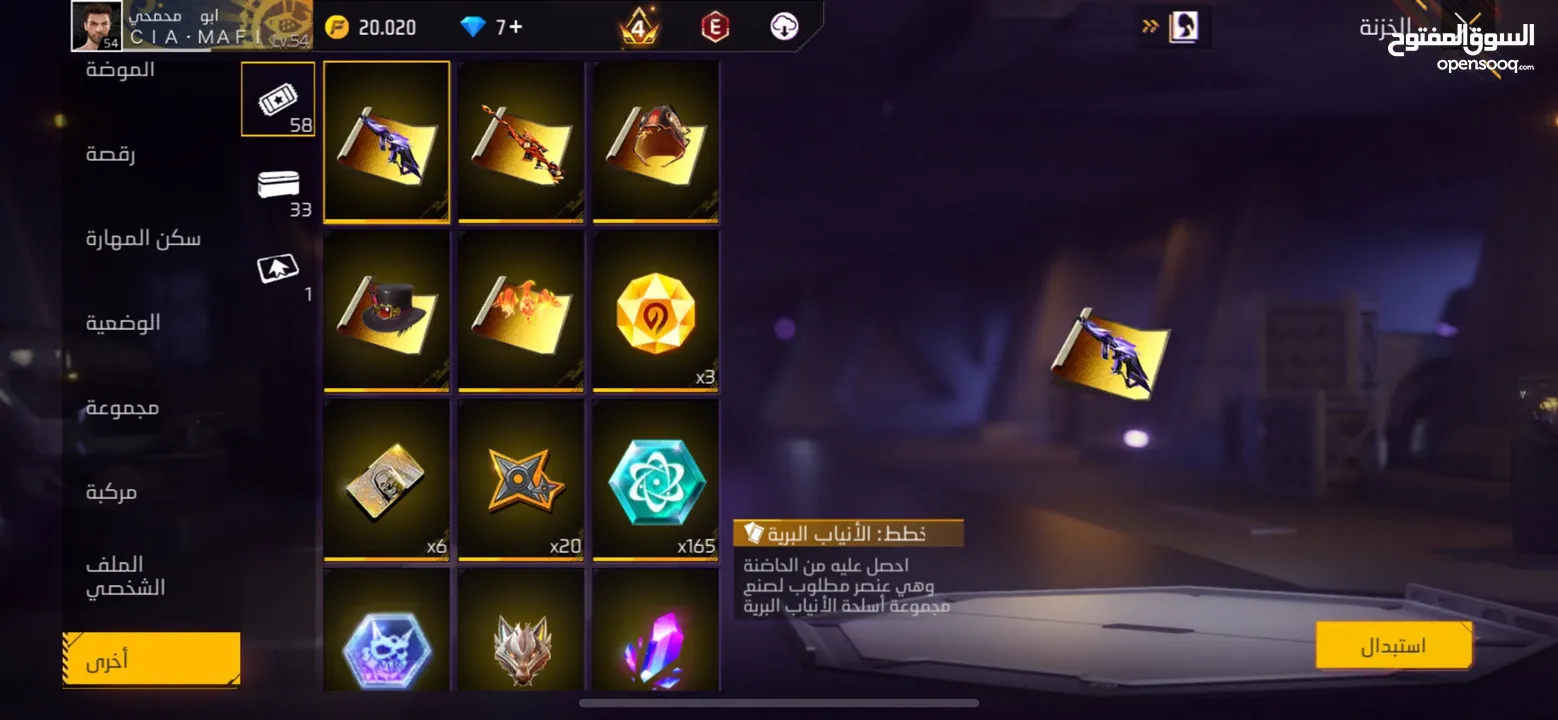1558x720 pixels.
Task: Select the shuriken token slot x20
Action: [x=521, y=479]
